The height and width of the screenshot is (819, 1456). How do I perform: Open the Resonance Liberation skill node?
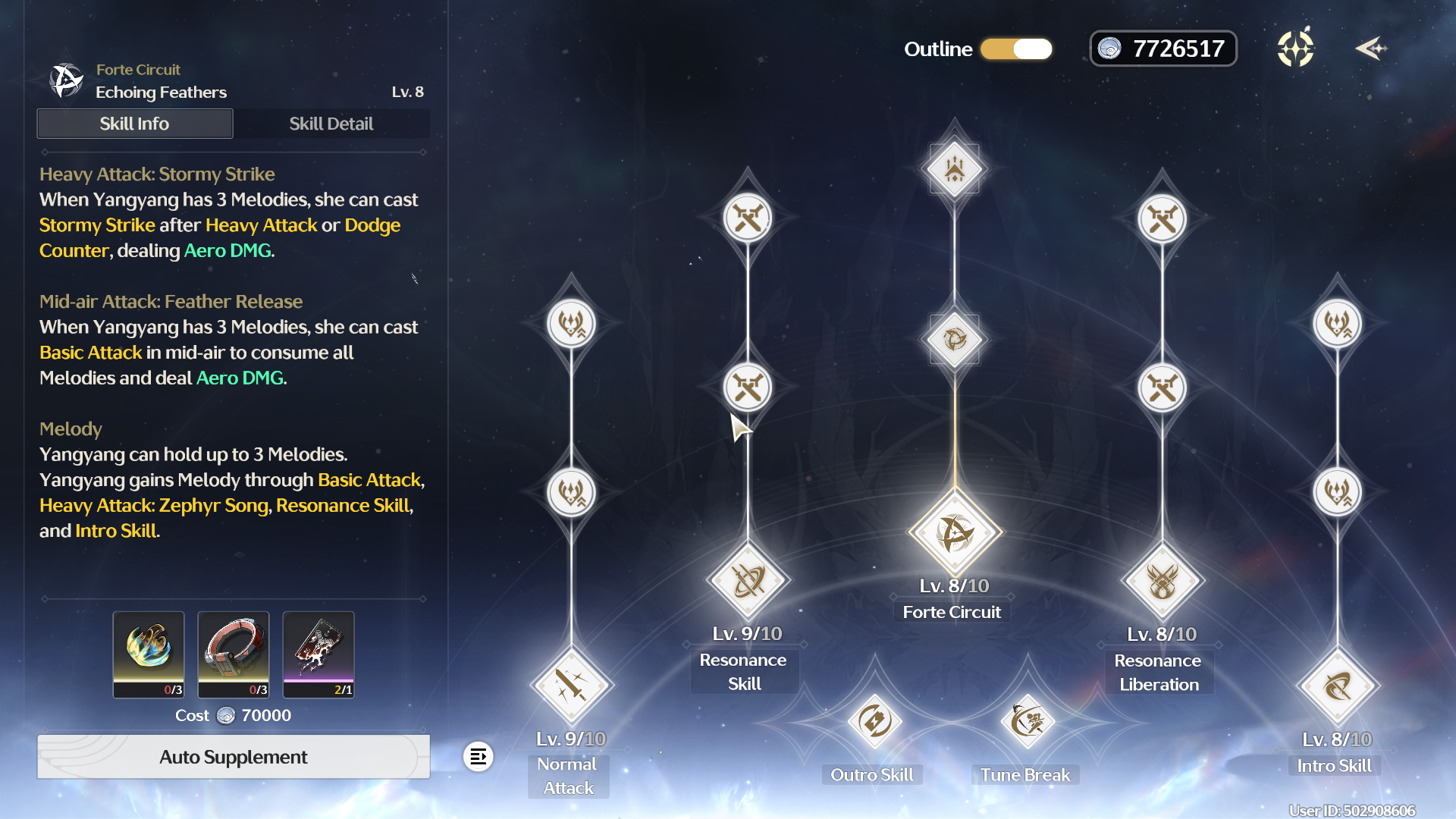pos(1162,582)
